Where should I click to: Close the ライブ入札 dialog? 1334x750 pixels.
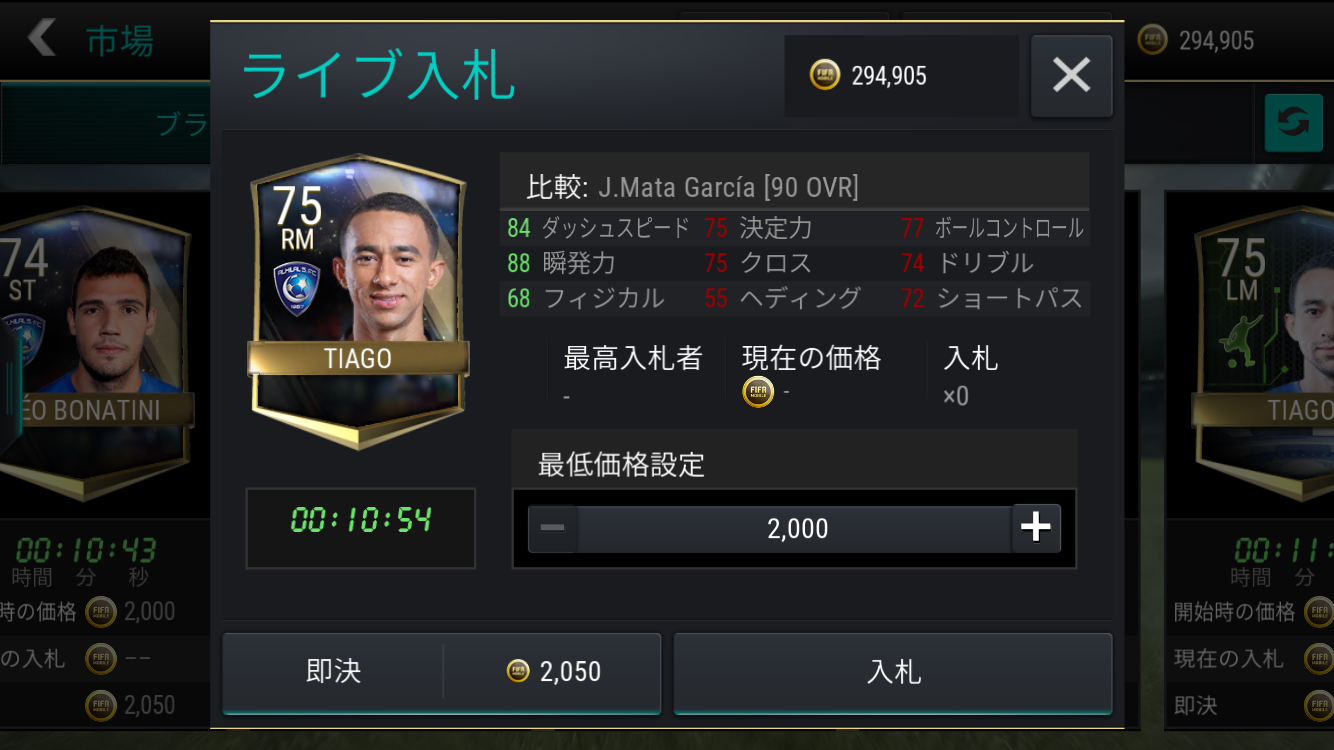click(1071, 76)
